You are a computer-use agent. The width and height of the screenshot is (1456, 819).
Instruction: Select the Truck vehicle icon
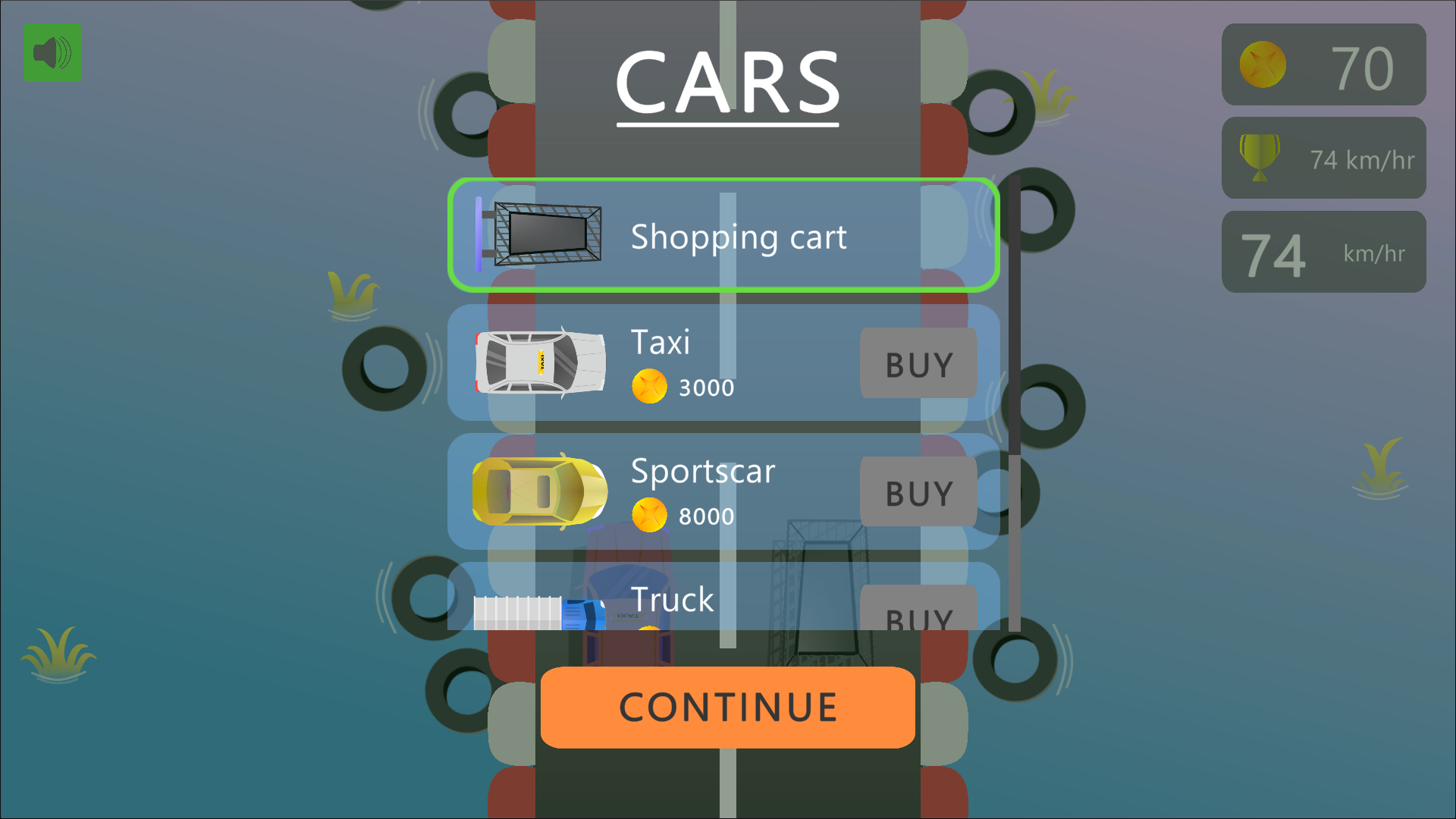(x=538, y=610)
